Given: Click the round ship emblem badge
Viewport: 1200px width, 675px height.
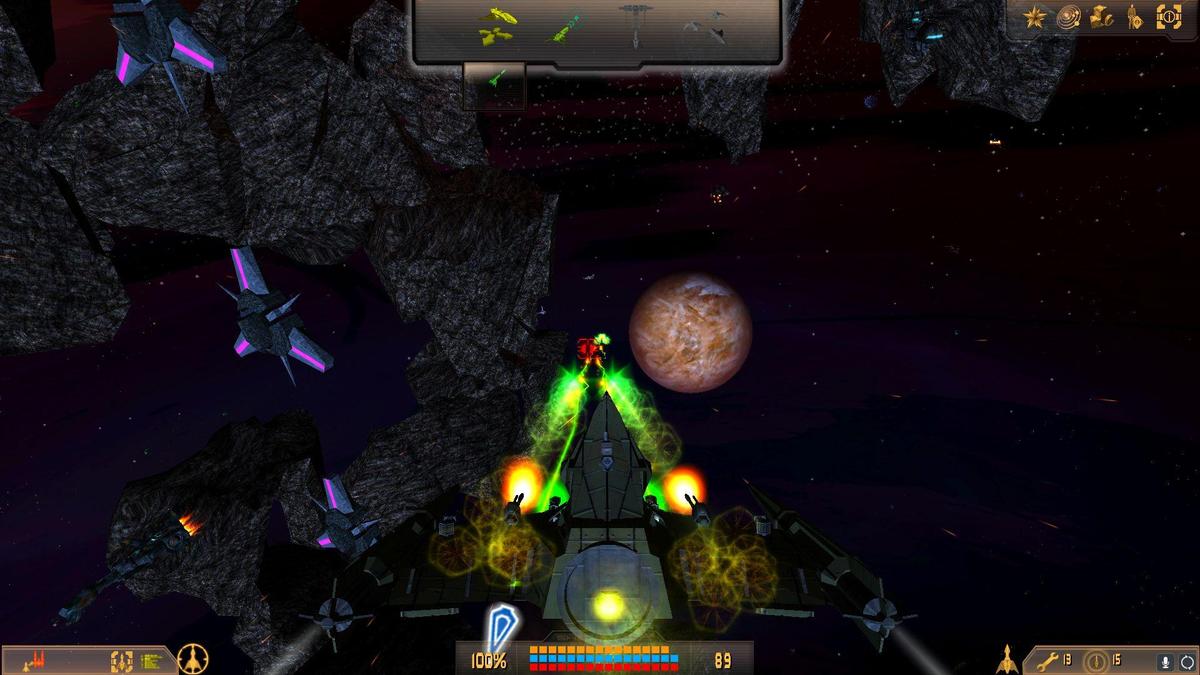Looking at the screenshot, I should point(192,659).
